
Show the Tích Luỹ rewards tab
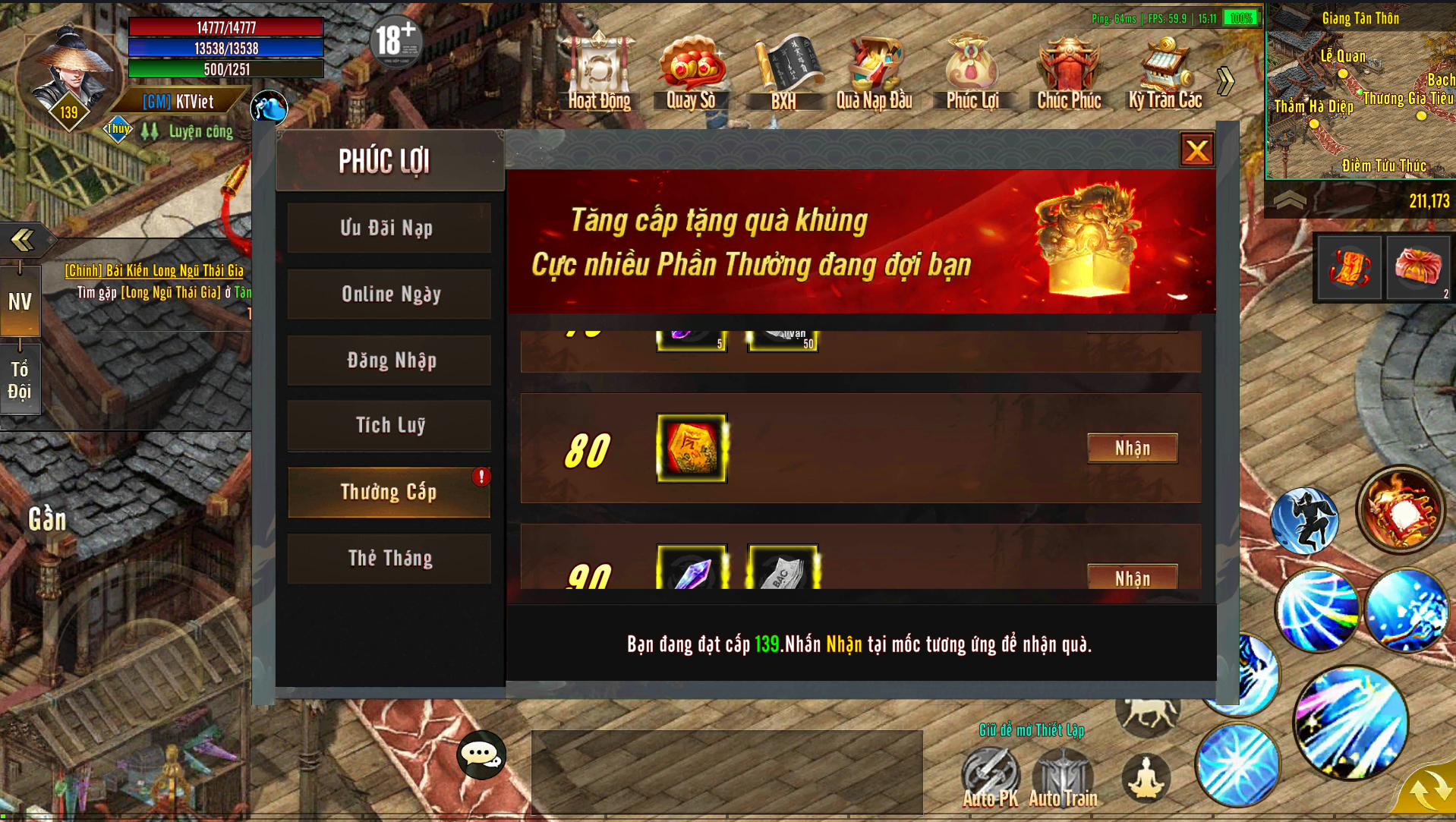click(x=389, y=426)
